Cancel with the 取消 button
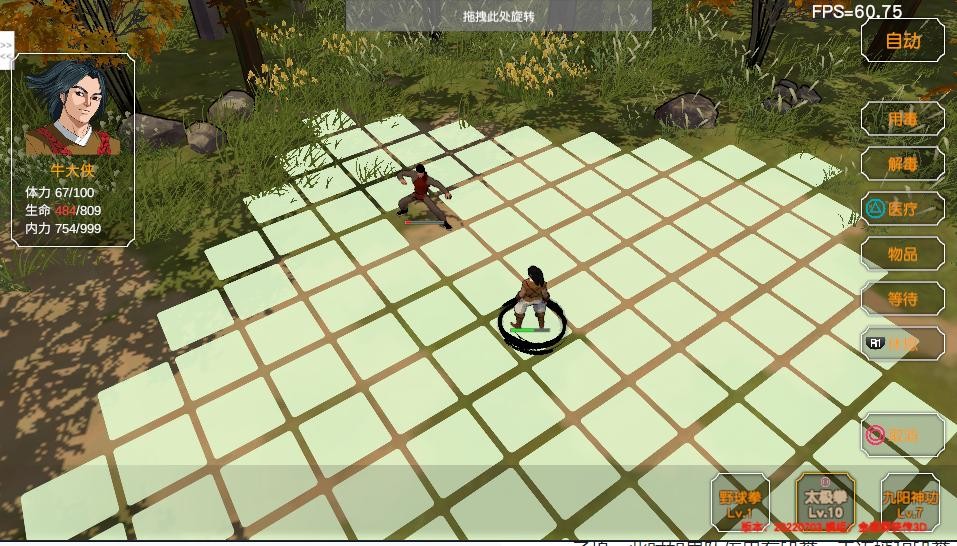Screen dimensions: 957x546 point(902,435)
